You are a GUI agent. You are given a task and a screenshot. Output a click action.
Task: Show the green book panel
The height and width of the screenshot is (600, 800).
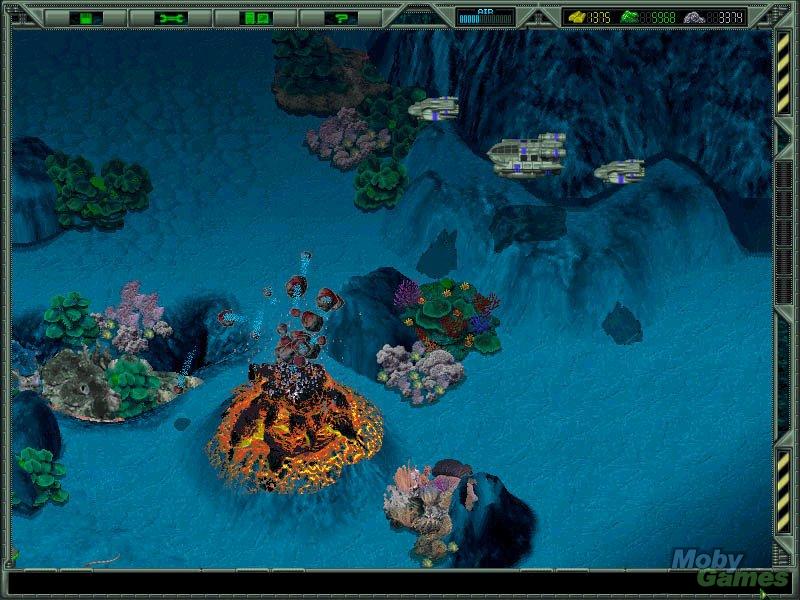tap(256, 17)
